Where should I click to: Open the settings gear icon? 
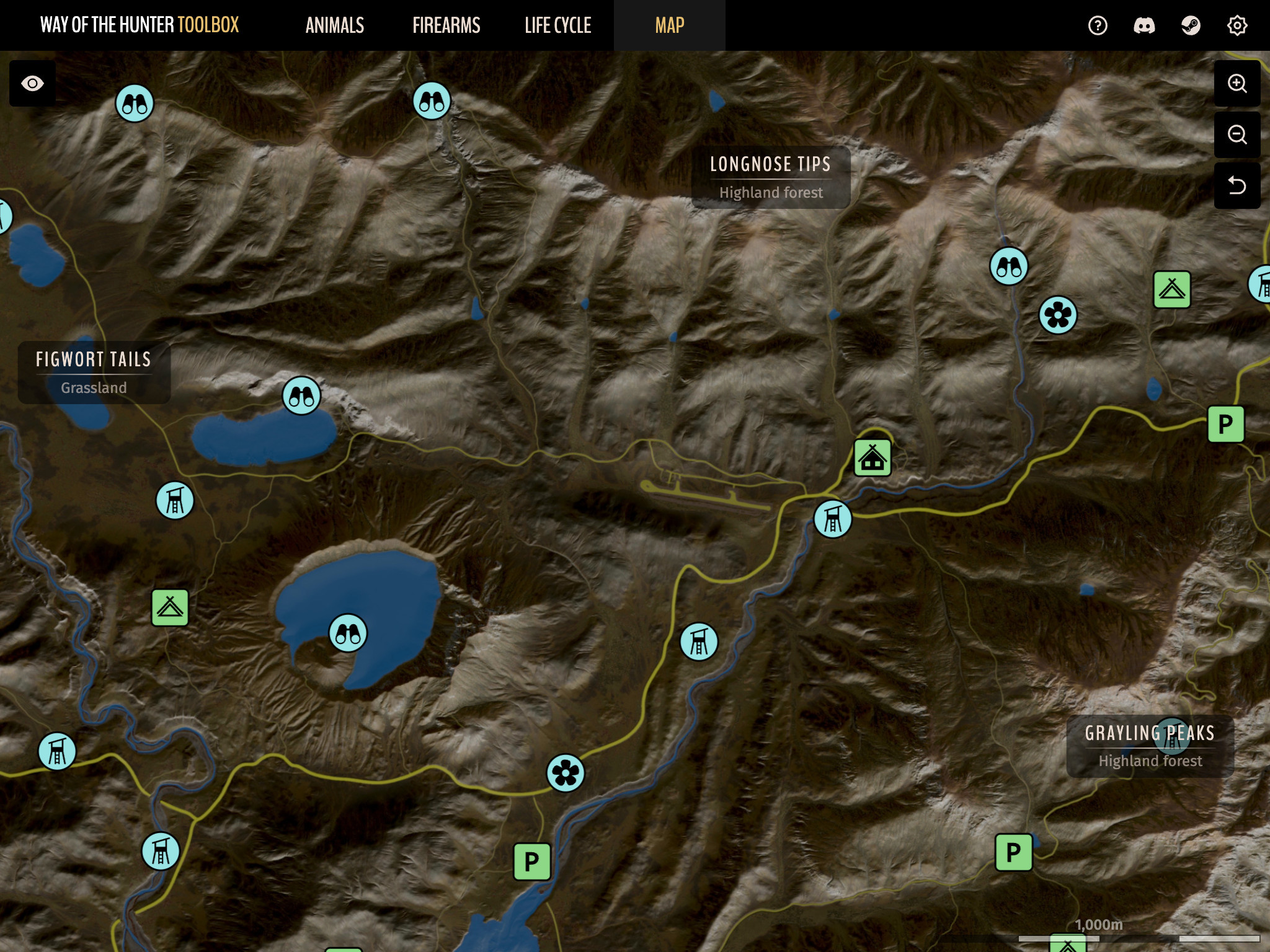point(1237,25)
